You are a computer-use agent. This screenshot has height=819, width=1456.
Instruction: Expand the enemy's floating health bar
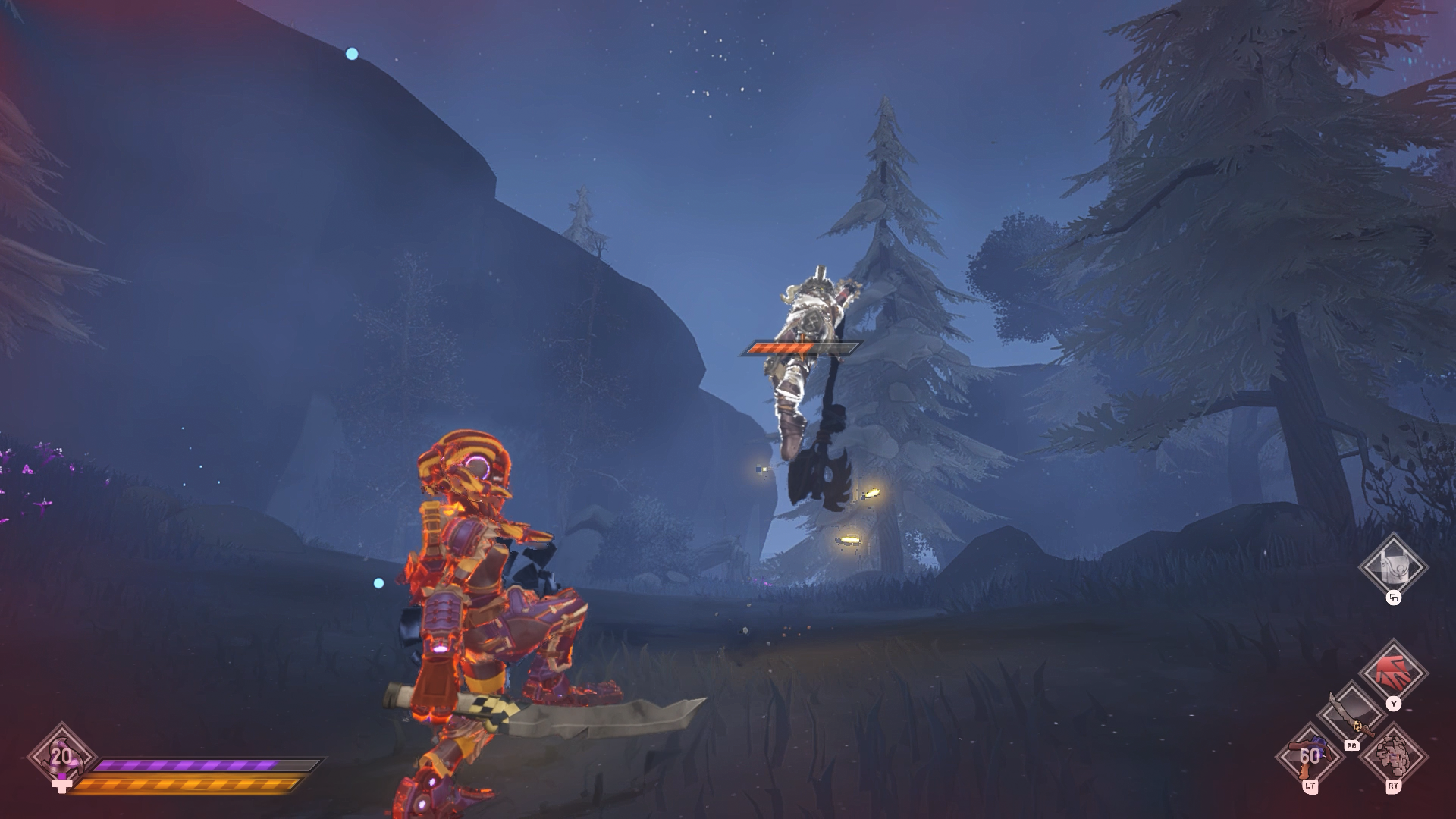coord(801,346)
